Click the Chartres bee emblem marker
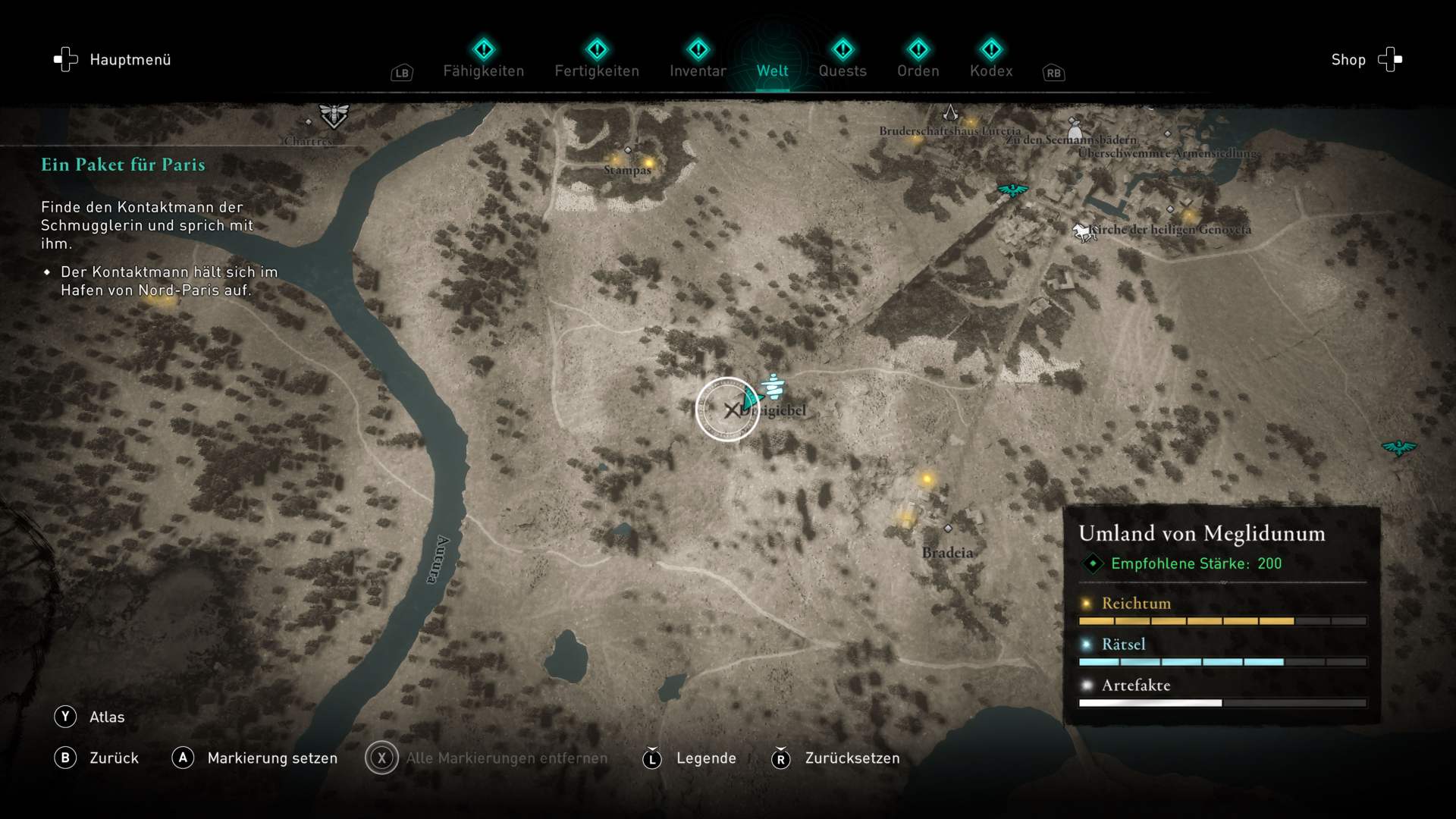 click(334, 116)
